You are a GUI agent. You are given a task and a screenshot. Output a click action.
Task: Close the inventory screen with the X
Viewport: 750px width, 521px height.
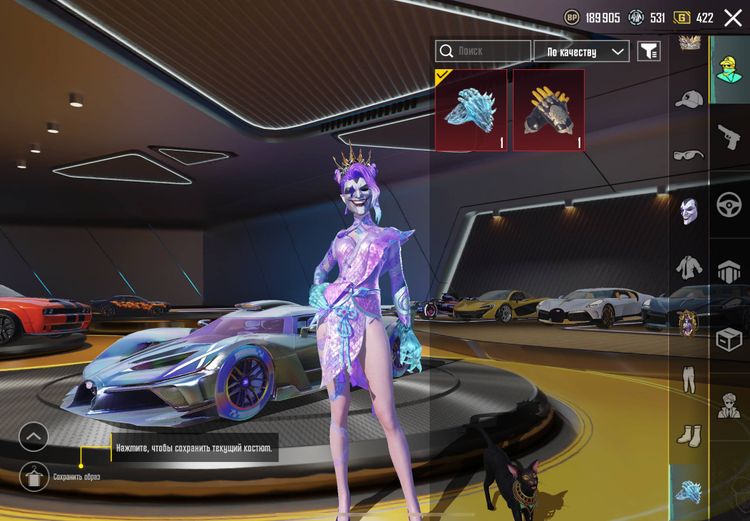(733, 17)
